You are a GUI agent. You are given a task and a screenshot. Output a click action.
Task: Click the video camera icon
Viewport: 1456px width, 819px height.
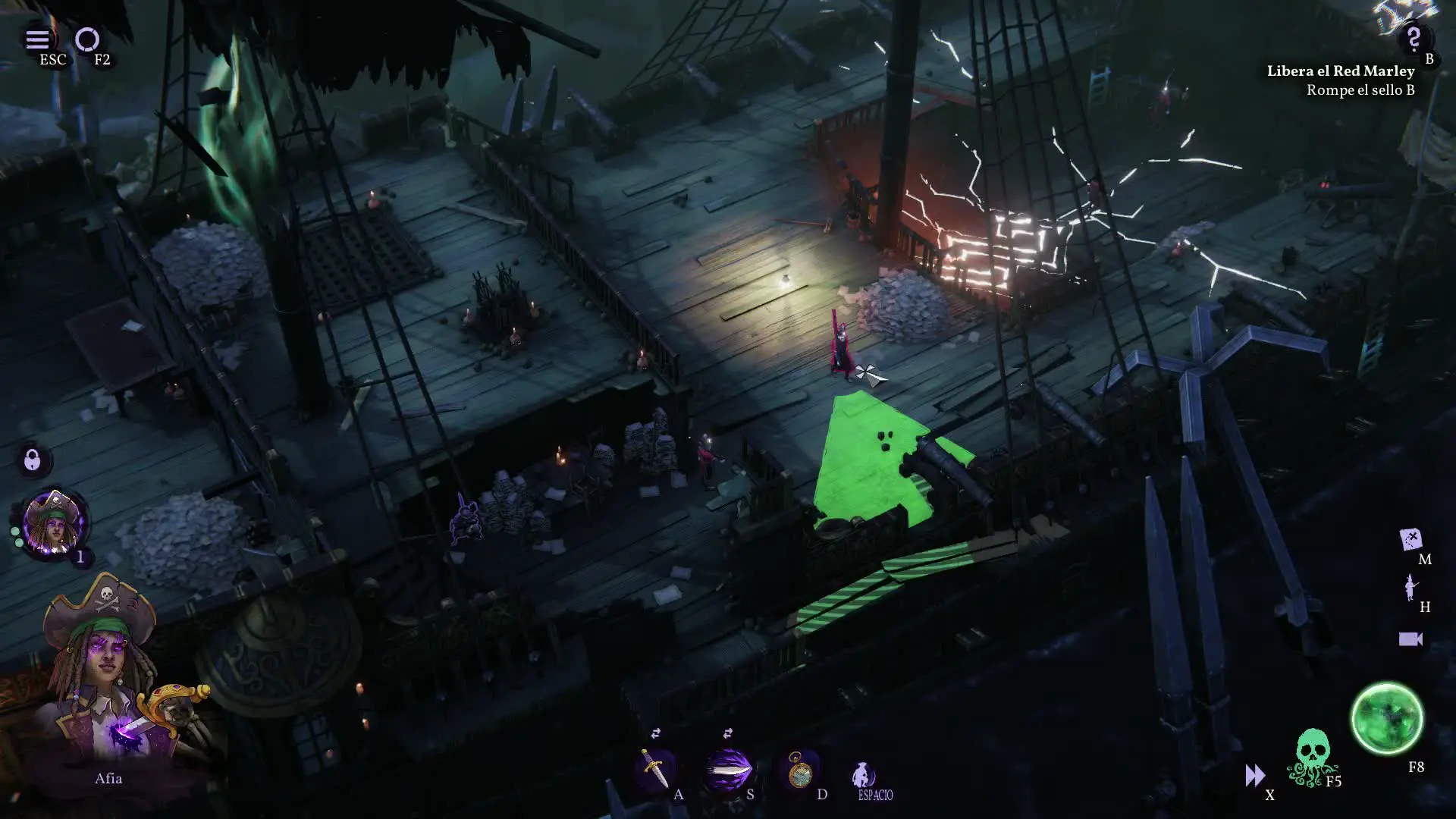[1410, 639]
